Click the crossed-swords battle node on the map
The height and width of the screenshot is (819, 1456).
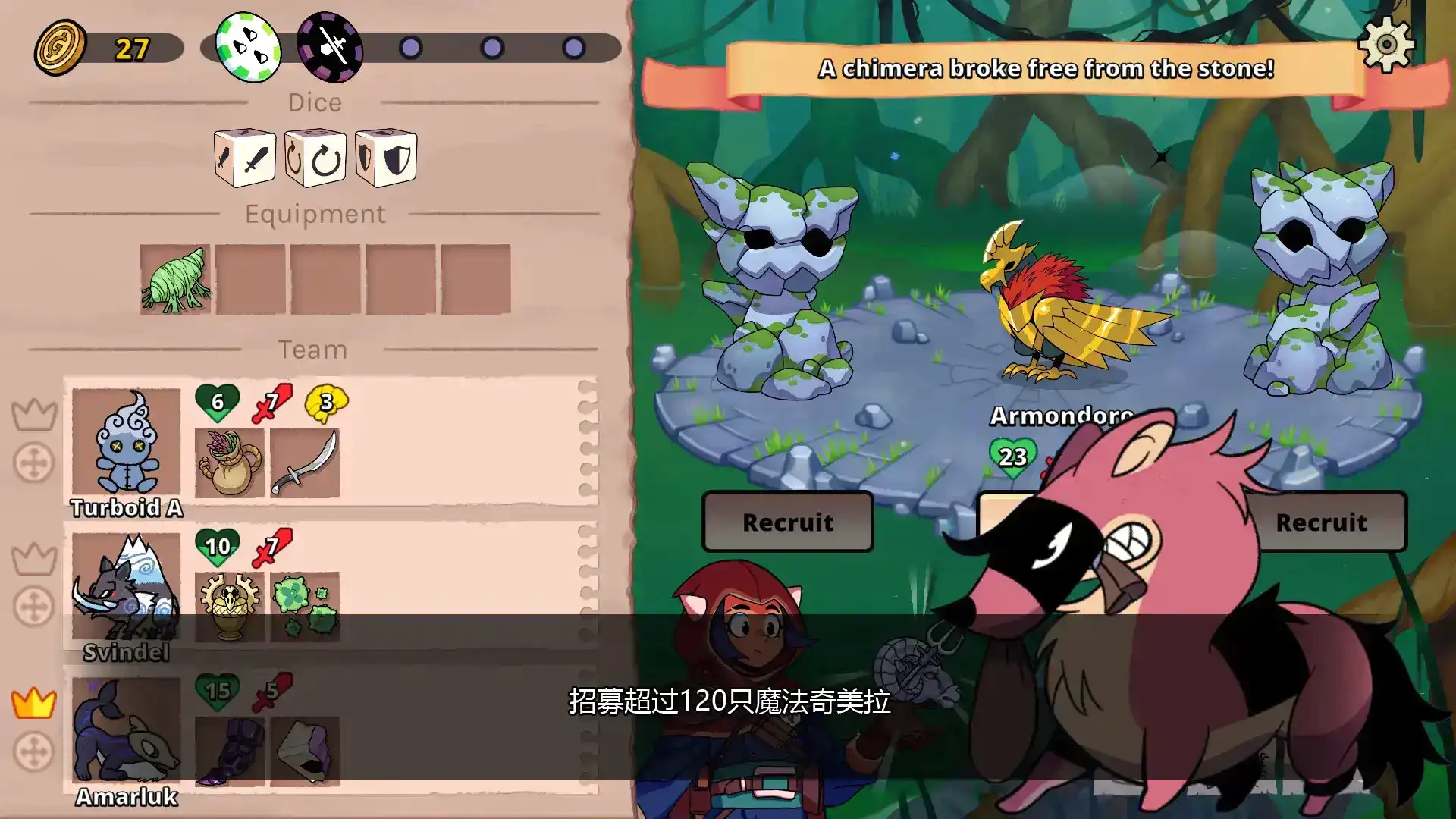332,45
